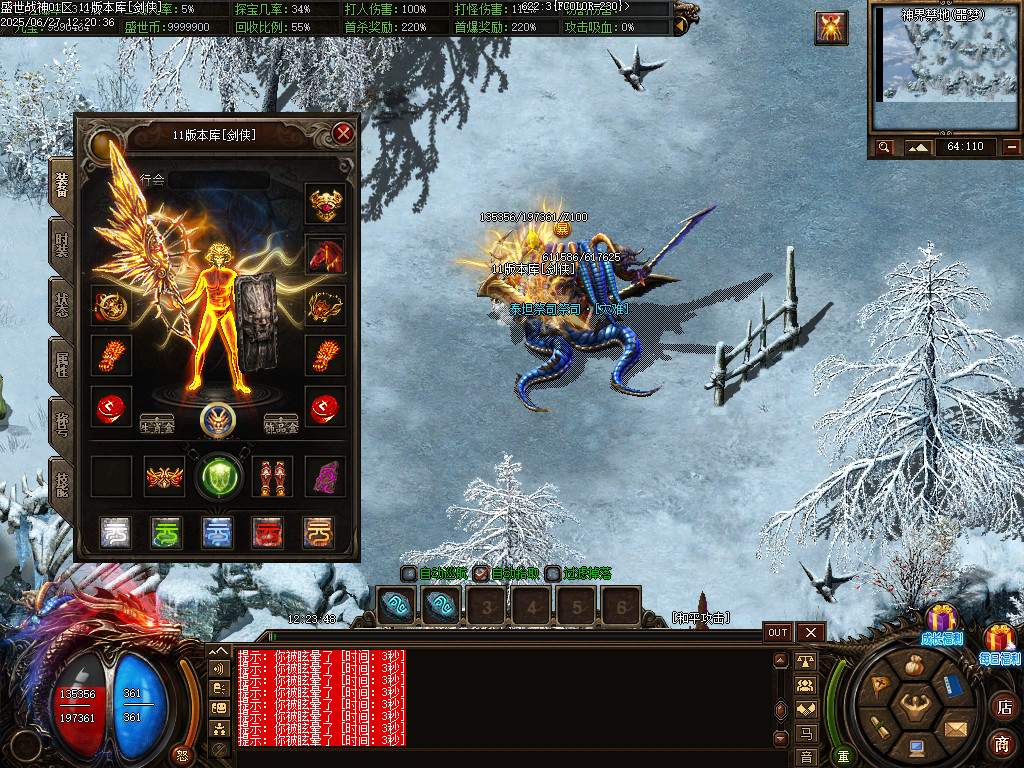Screen dimensions: 1024x768
Task: Click the minimap magnifier button
Action: coord(884,147)
